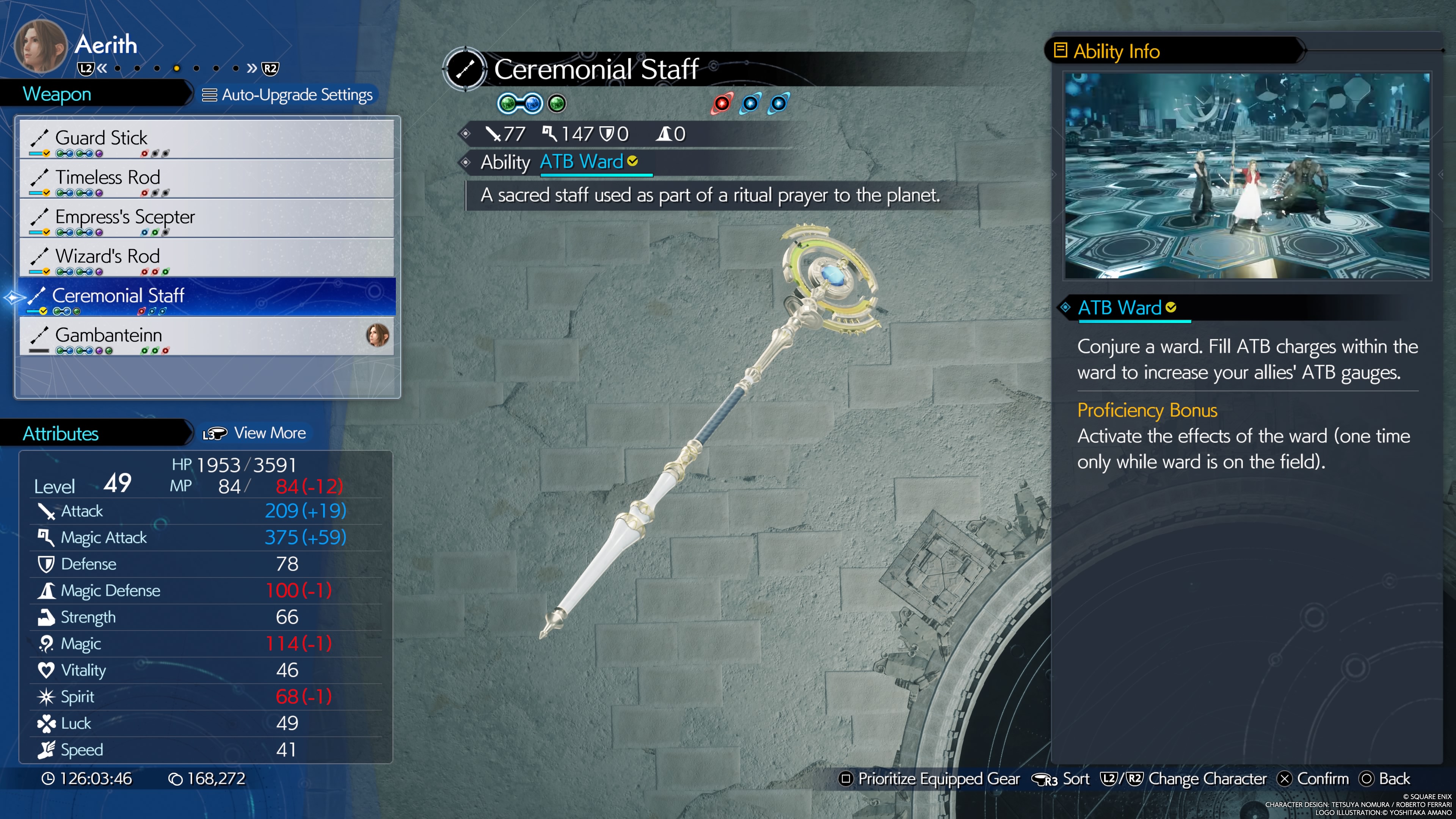Select the Change Character option
Image resolution: width=1456 pixels, height=819 pixels.
tap(1183, 779)
